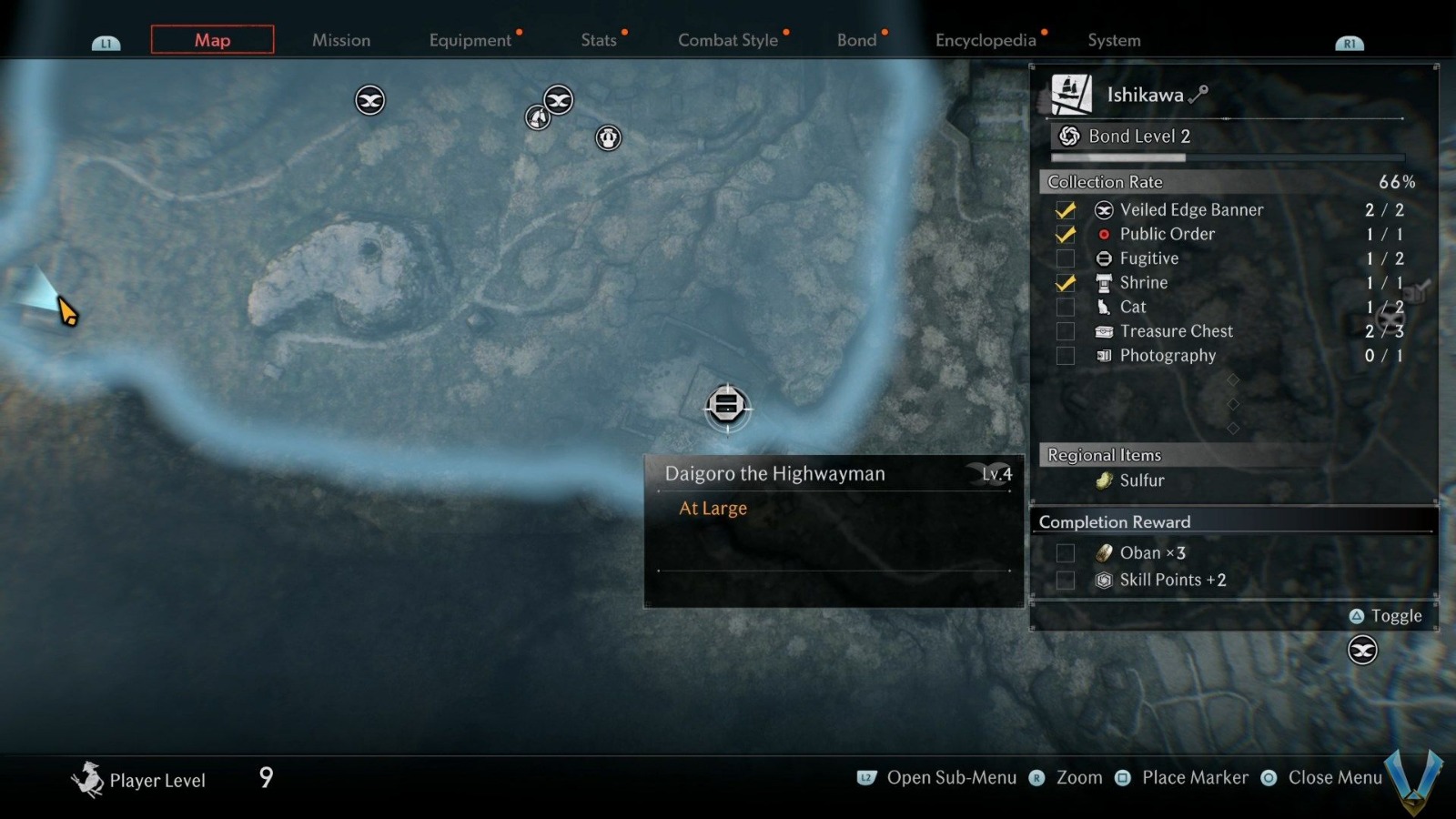Click the Sulfur regional item
This screenshot has width=1456, height=819.
click(x=1141, y=480)
